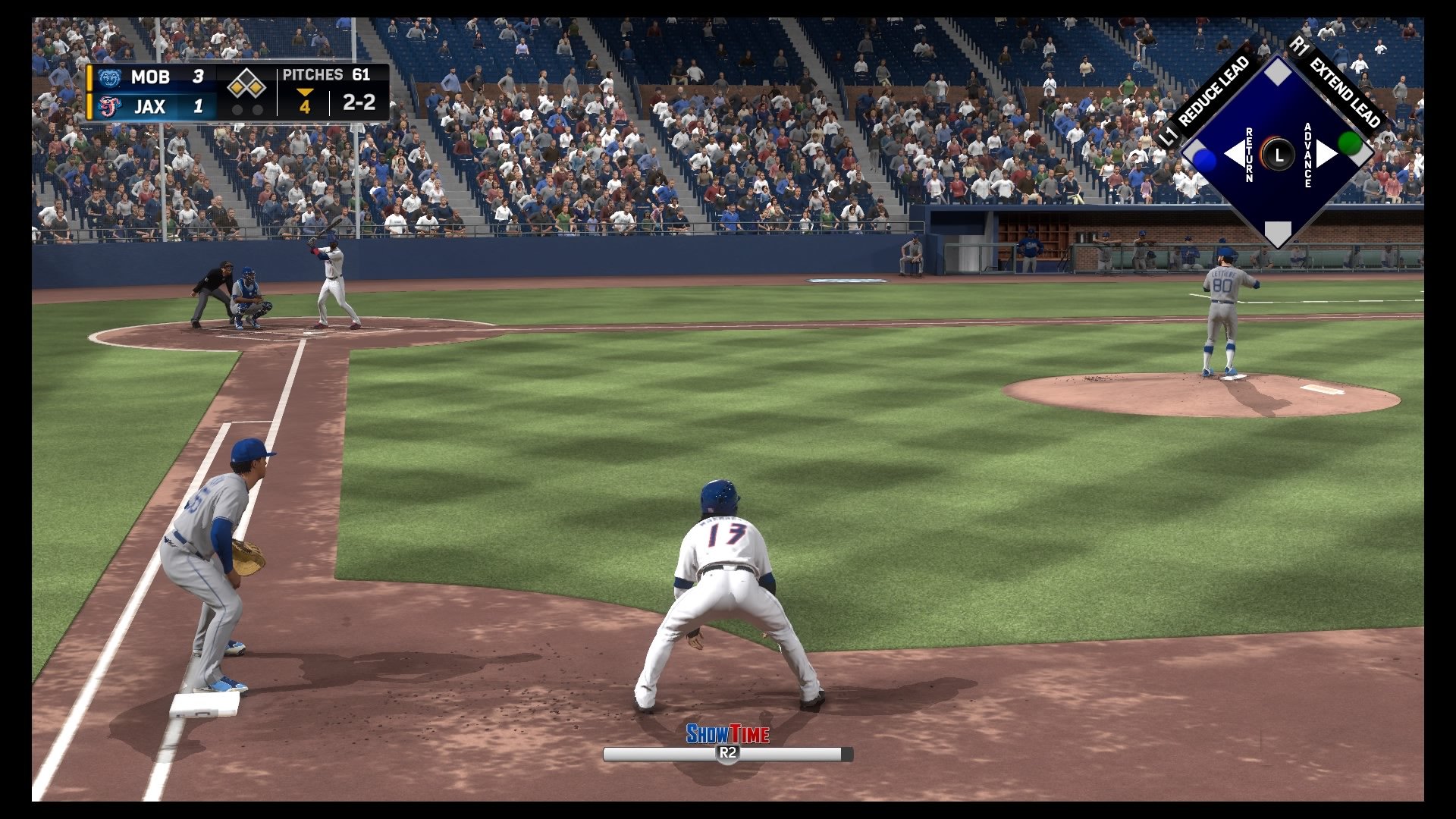
Task: Collapse the Pitches 61 counter display
Action: point(326,75)
